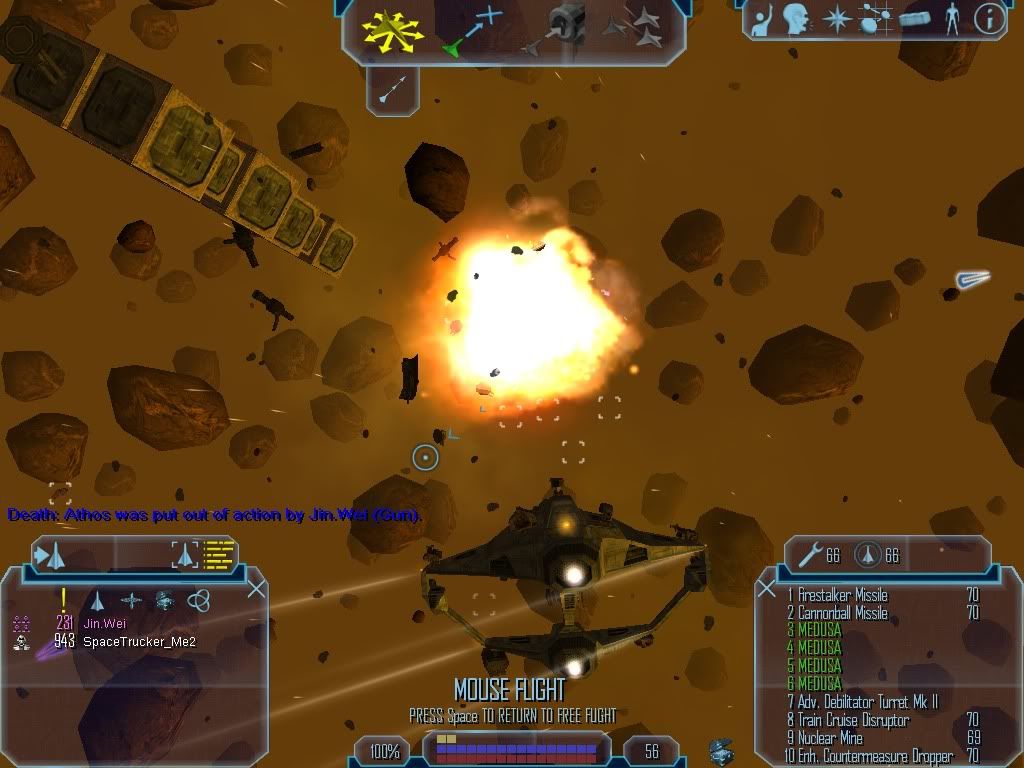The image size is (1024, 768).
Task: Select SpaceTrucker_Me2 in the contact list
Action: coord(139,641)
